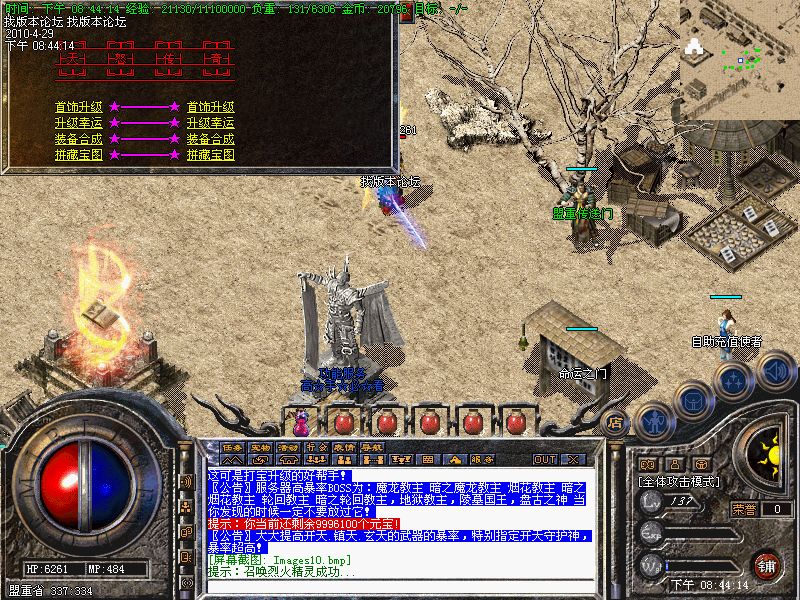Open the 表情 emote tab
Viewport: 800px width, 600px height.
pos(345,446)
